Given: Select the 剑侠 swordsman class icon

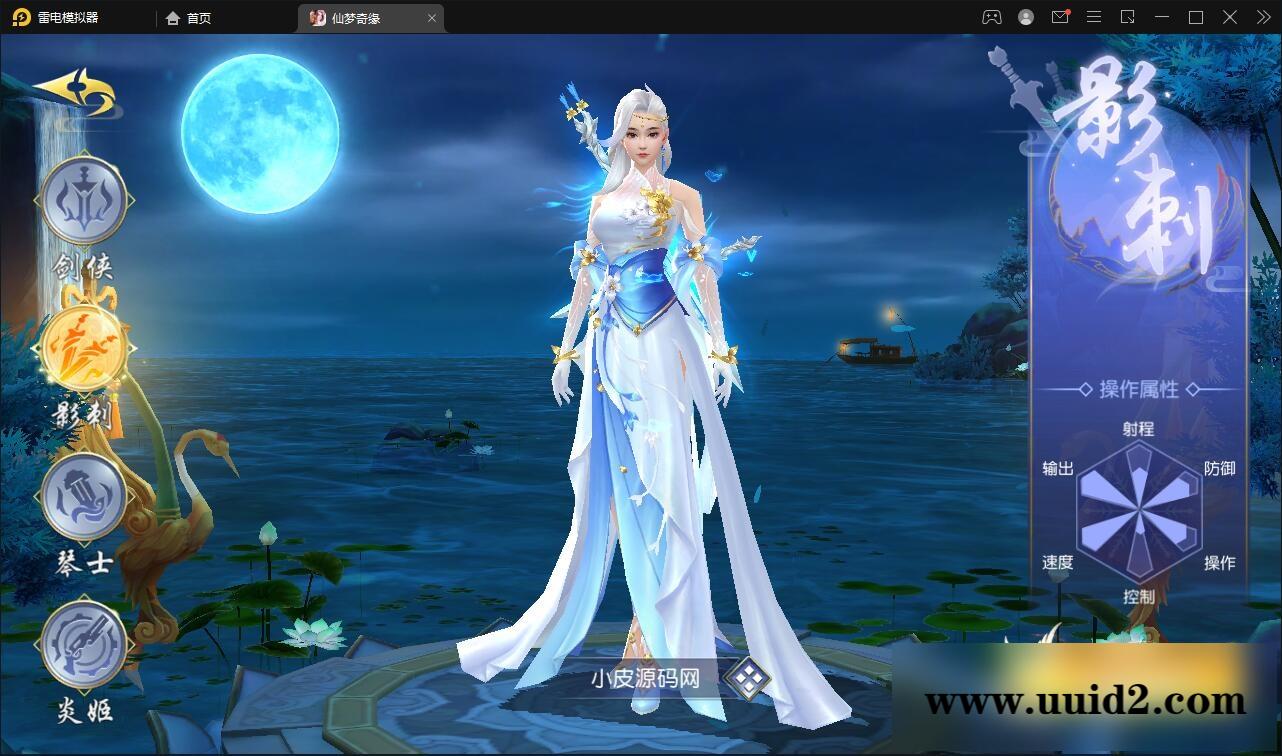Looking at the screenshot, I should [84, 200].
